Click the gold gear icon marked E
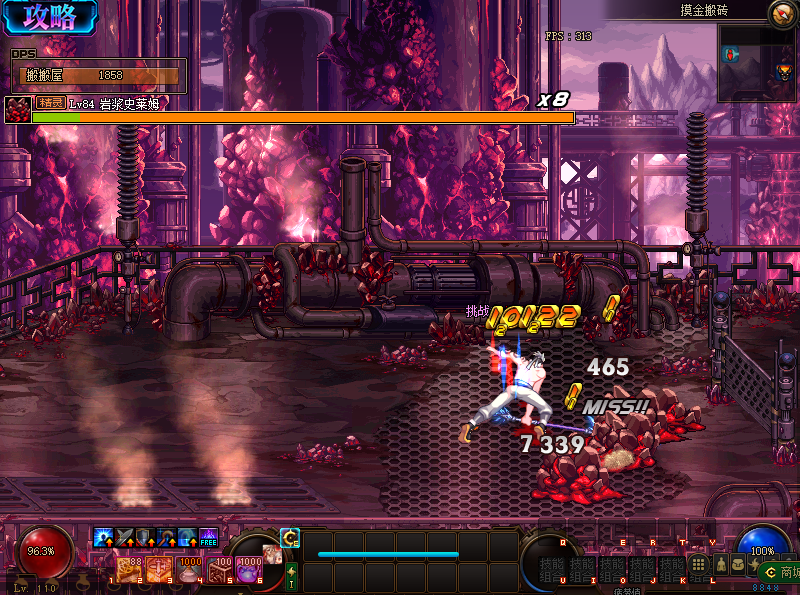 coord(290,537)
